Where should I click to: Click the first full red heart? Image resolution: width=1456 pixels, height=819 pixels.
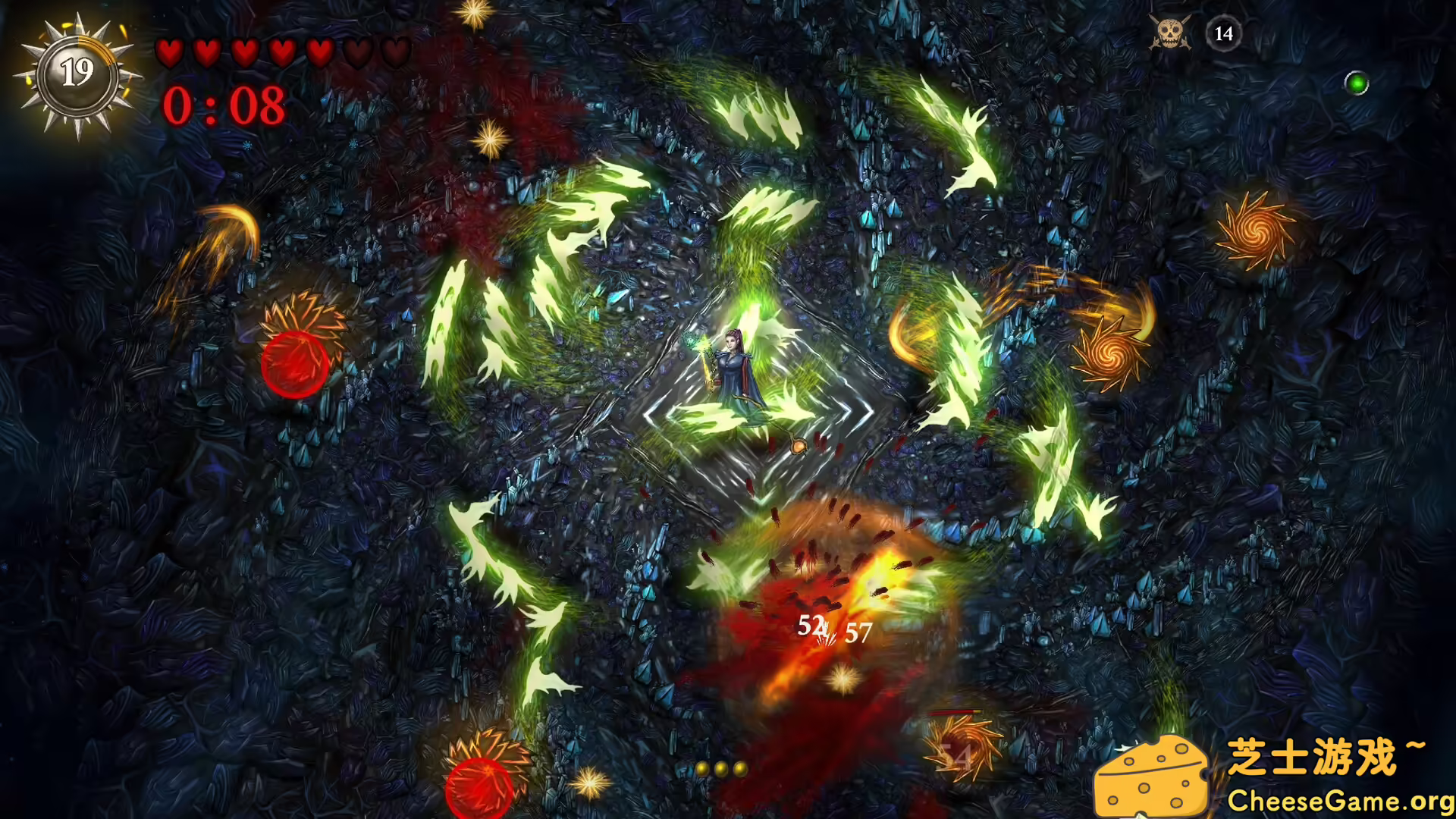tap(169, 52)
